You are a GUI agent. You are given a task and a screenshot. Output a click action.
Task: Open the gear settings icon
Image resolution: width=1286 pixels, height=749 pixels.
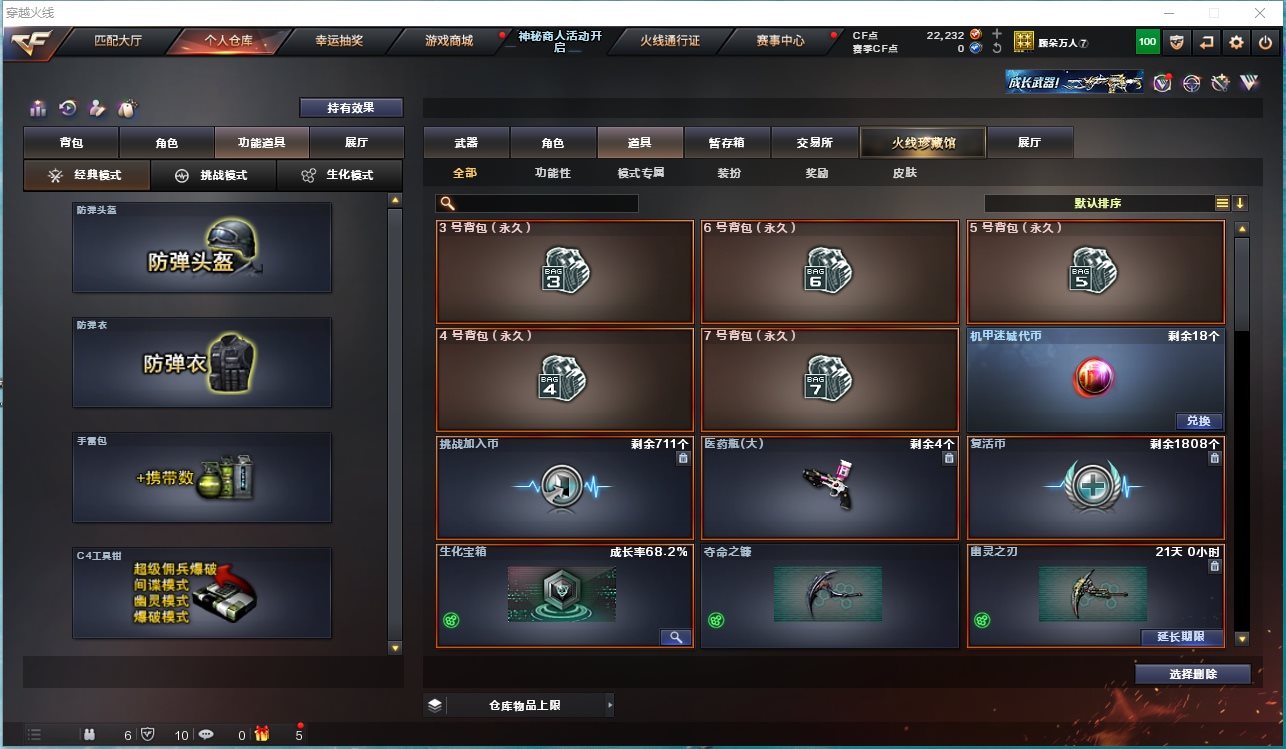1237,42
